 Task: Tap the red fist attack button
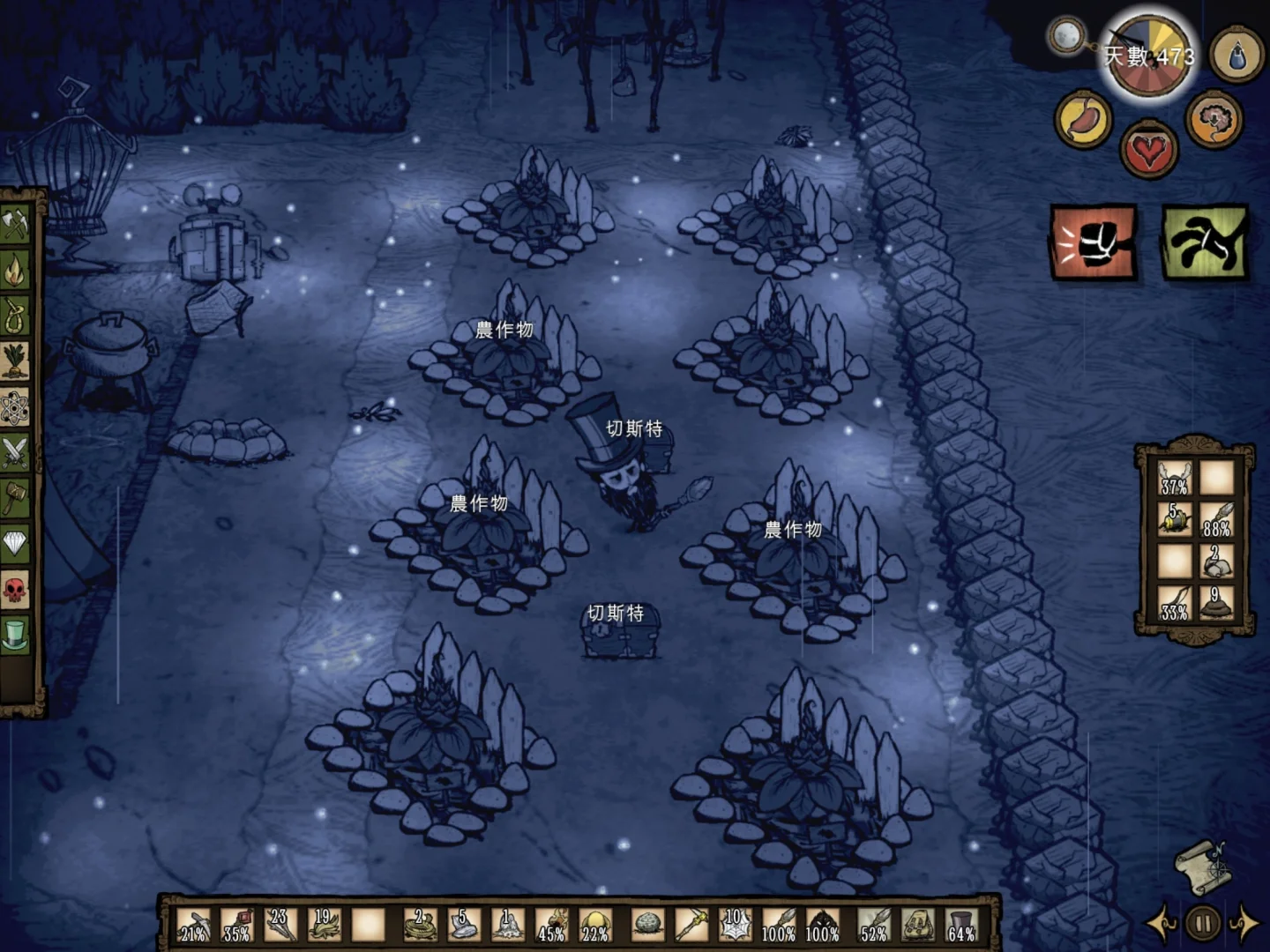[1092, 241]
